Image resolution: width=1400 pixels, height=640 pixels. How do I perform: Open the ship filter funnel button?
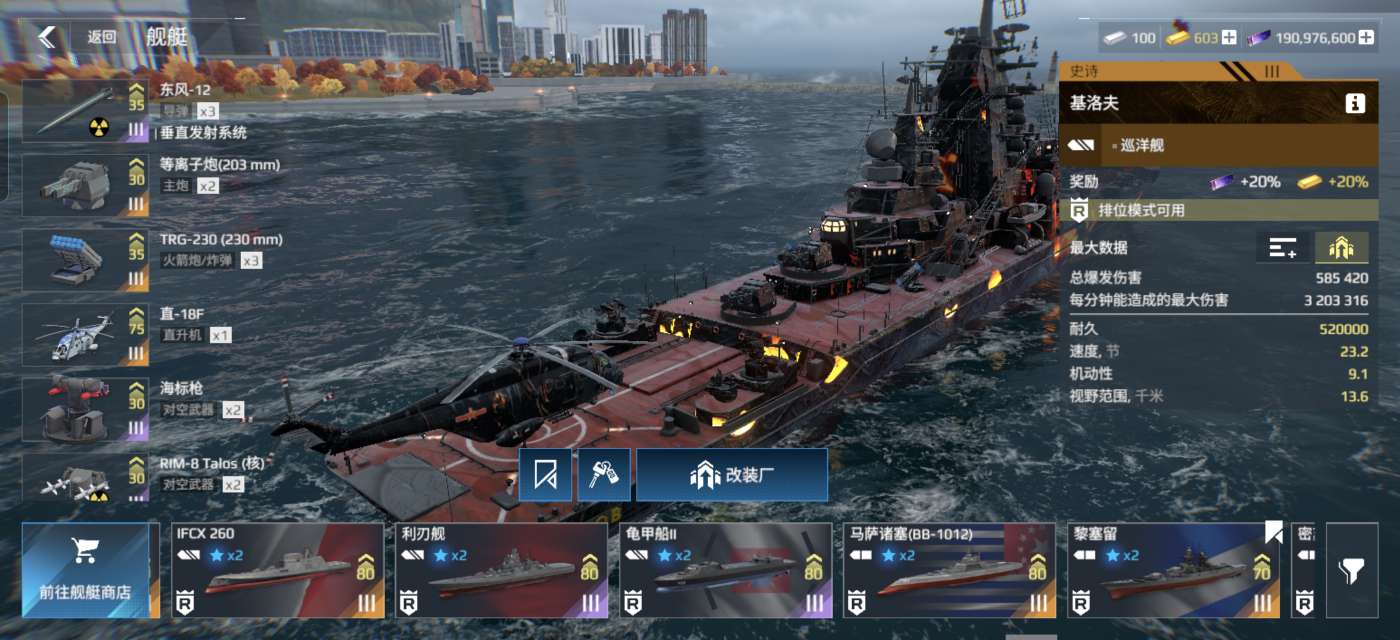click(x=1351, y=570)
